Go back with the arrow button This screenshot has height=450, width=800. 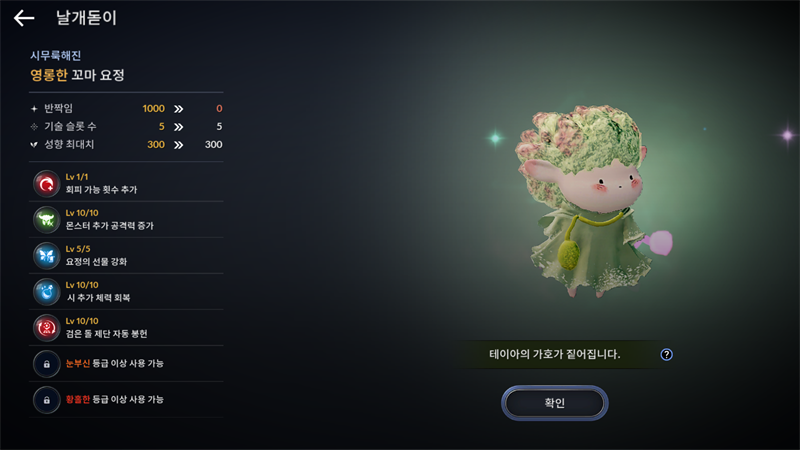24,18
